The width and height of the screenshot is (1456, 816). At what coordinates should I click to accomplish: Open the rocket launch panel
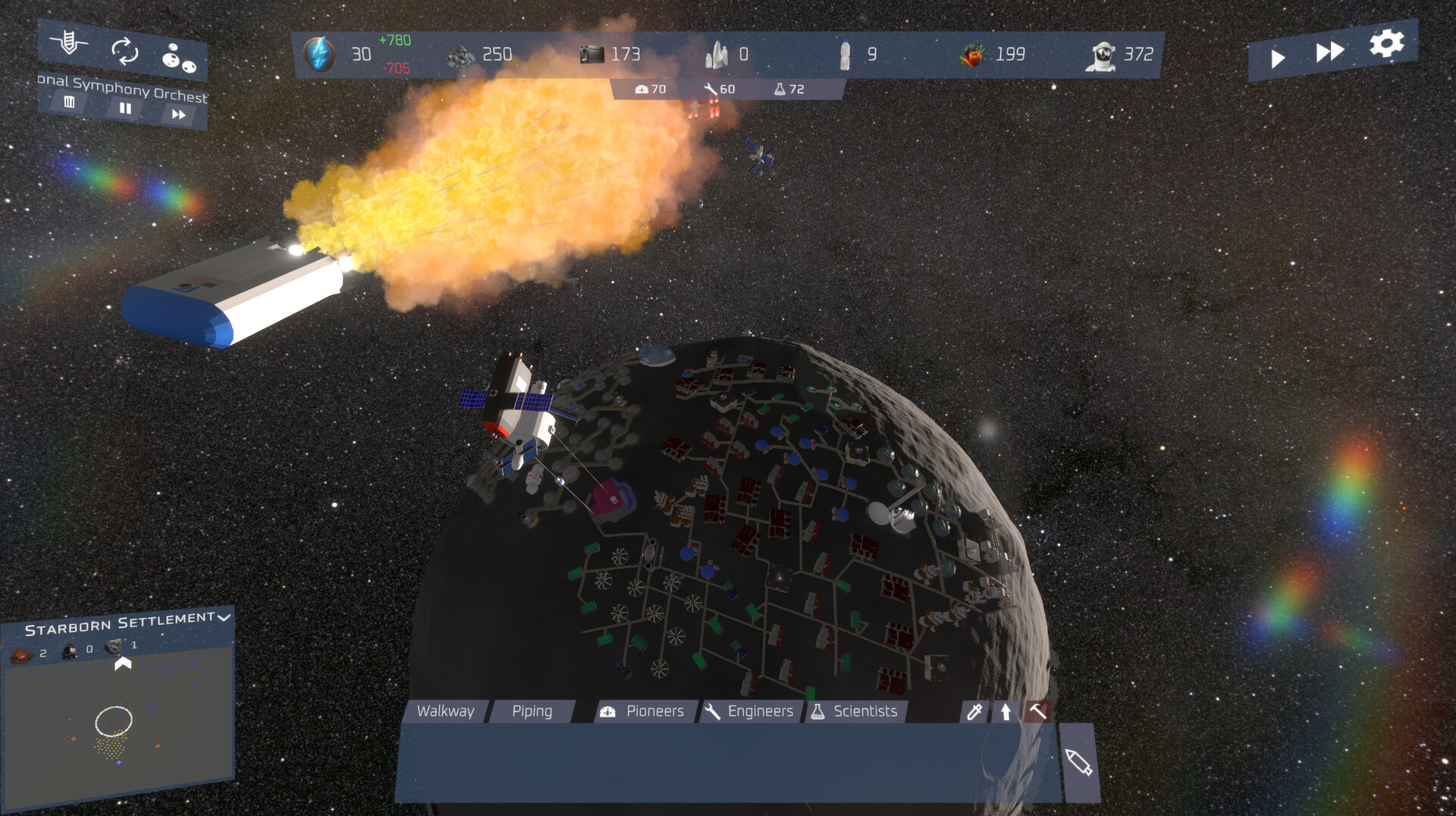click(x=1078, y=762)
